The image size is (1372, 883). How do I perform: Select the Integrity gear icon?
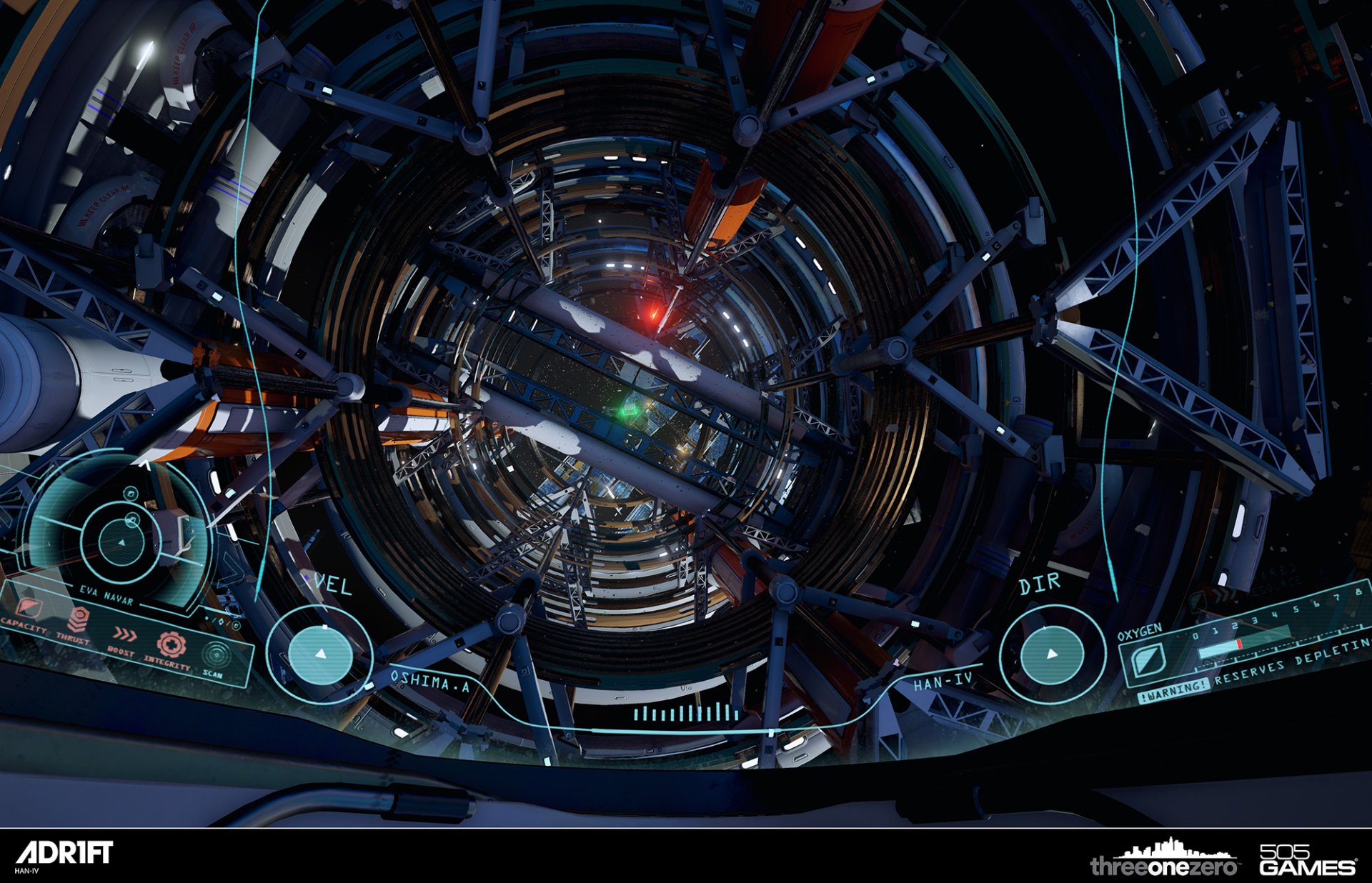pyautogui.click(x=171, y=645)
